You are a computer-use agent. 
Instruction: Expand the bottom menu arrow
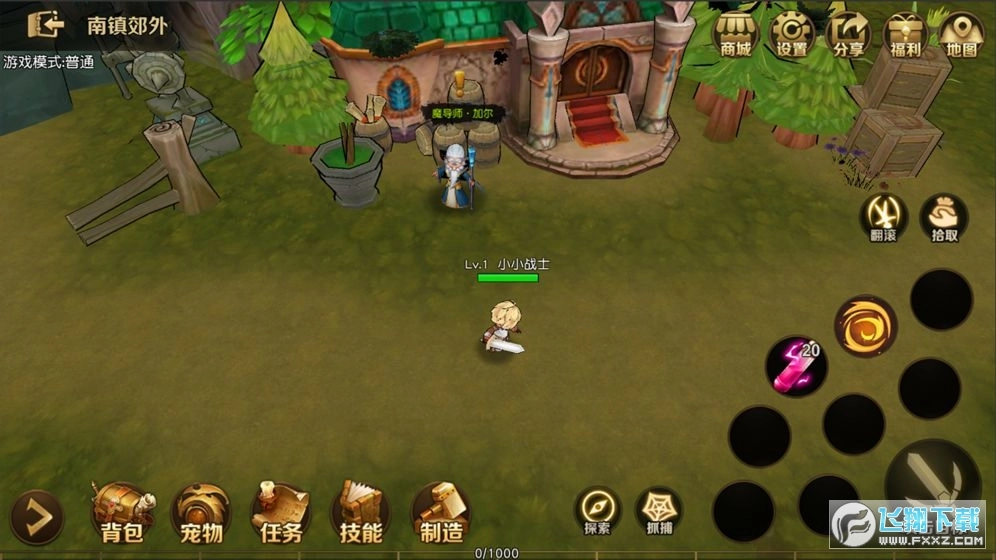pos(37,516)
